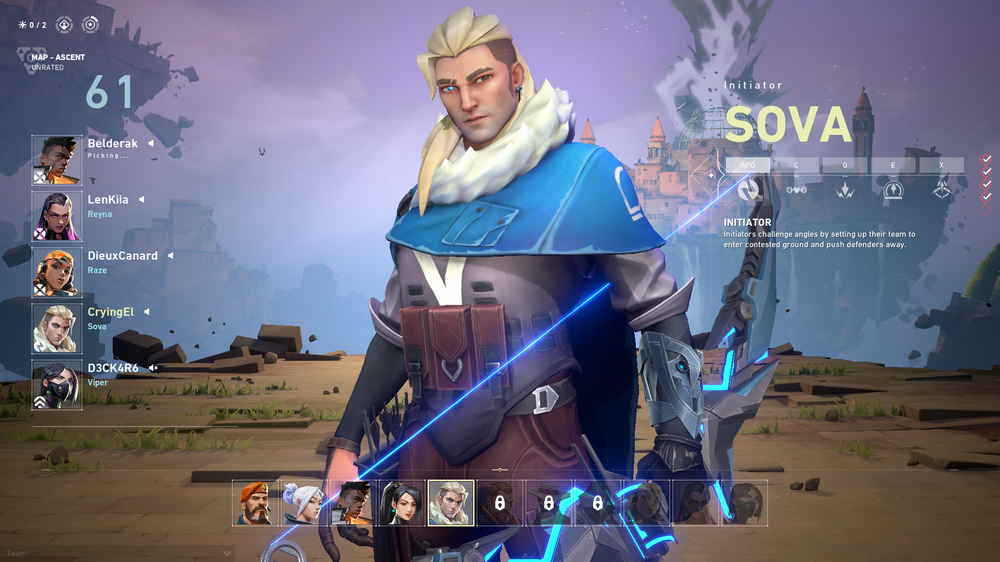Toggle LenKiia's voice speaker icon
This screenshot has height=562, width=1000.
click(x=141, y=200)
